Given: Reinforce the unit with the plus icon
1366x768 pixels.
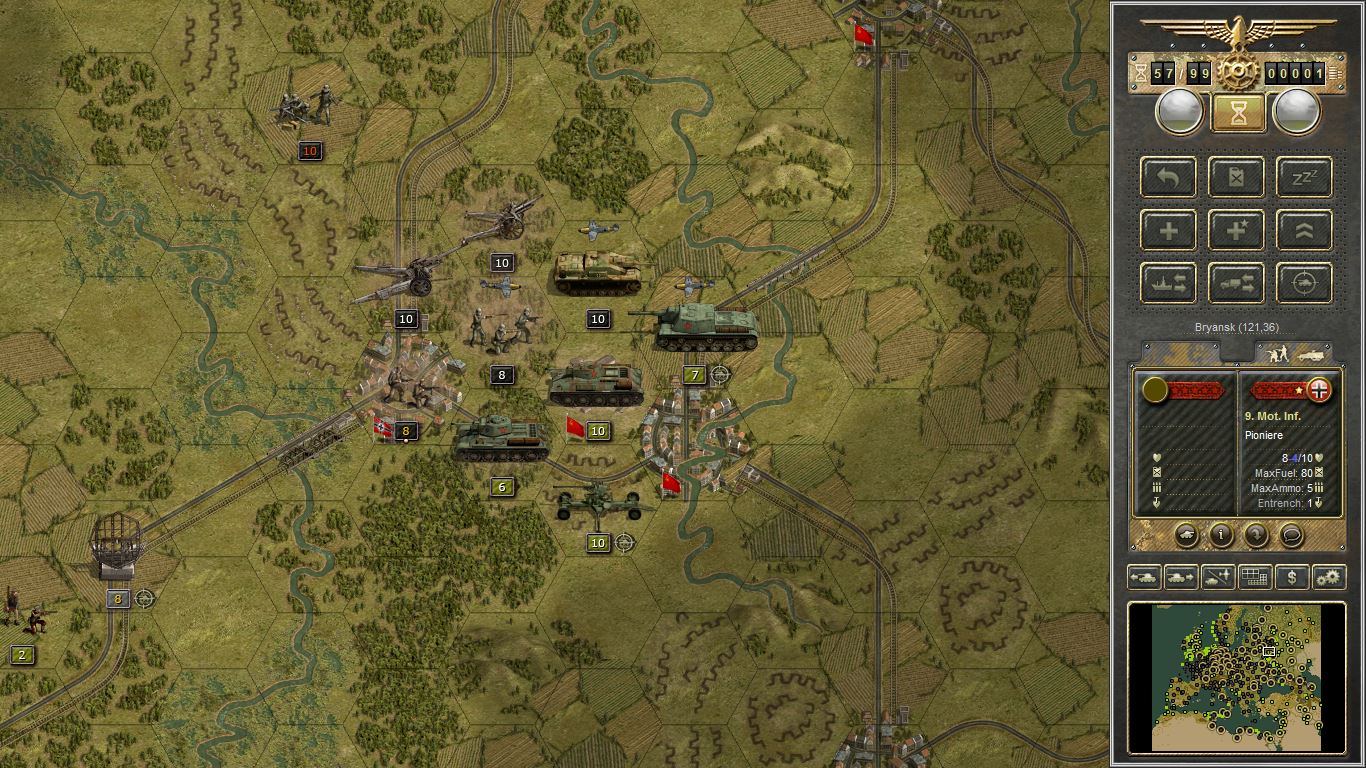Looking at the screenshot, I should pos(1166,230).
